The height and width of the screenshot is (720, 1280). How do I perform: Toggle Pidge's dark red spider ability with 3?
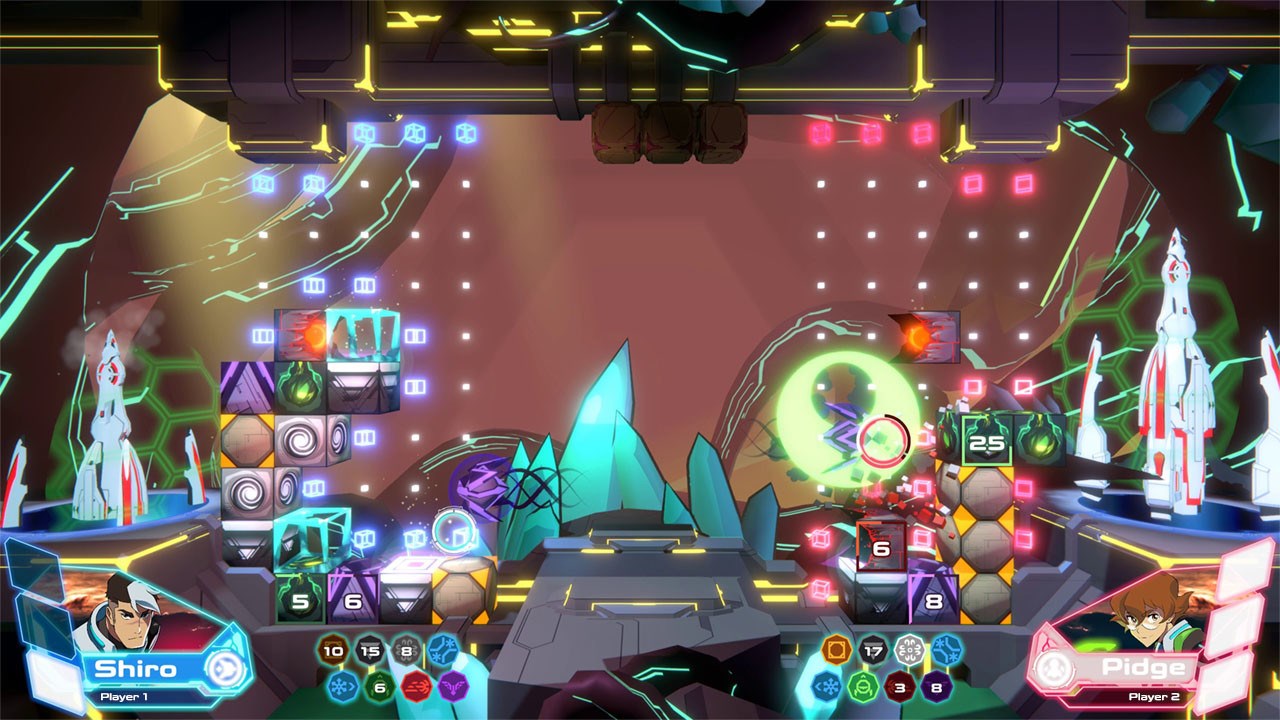pos(898,687)
